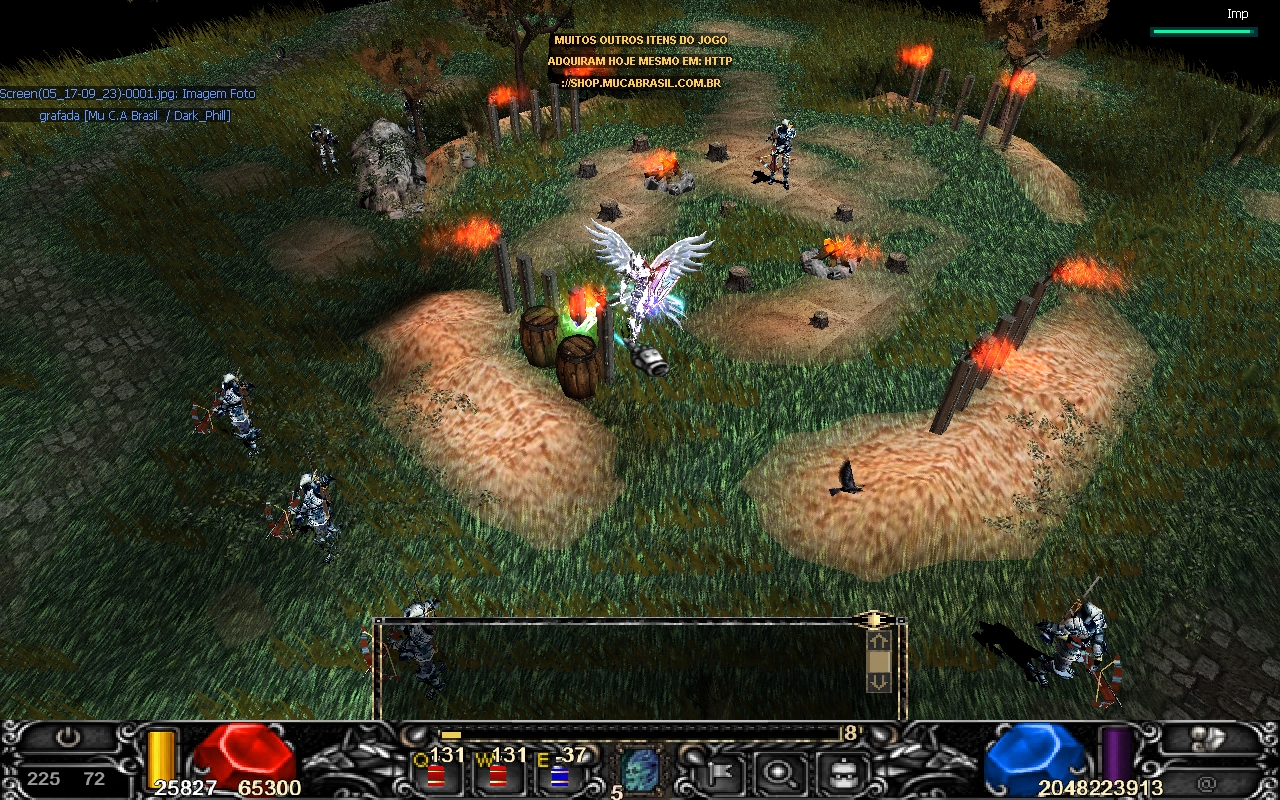This screenshot has height=800, width=1280.
Task: Click the power icon button
Action: [67, 739]
